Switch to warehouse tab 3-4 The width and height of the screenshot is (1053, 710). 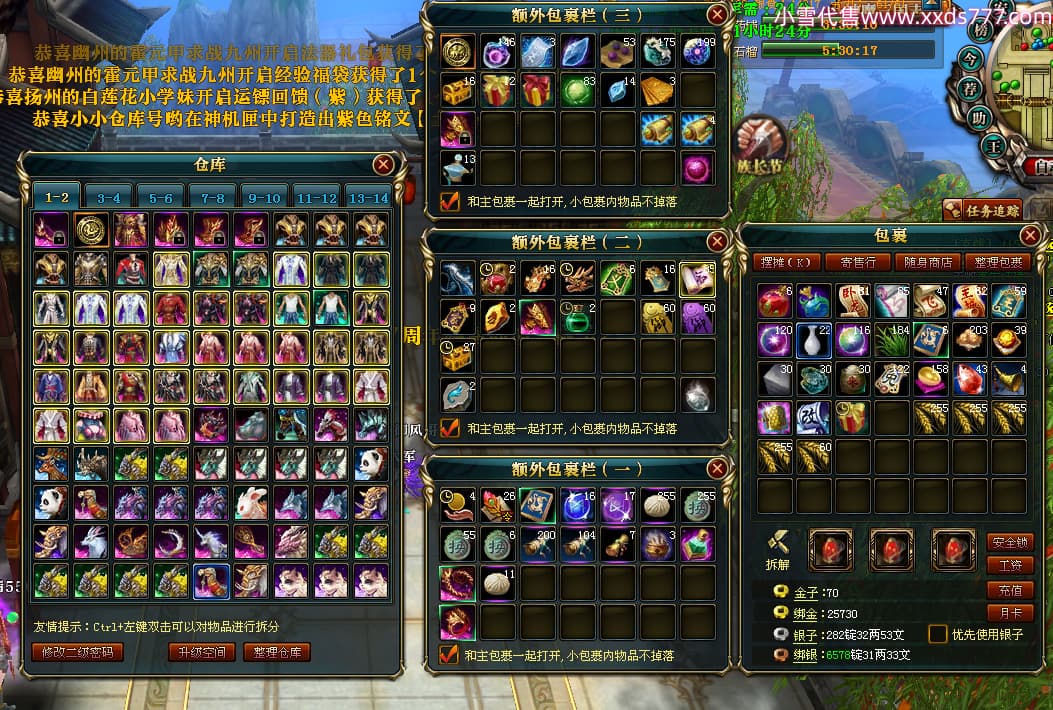pyautogui.click(x=109, y=197)
